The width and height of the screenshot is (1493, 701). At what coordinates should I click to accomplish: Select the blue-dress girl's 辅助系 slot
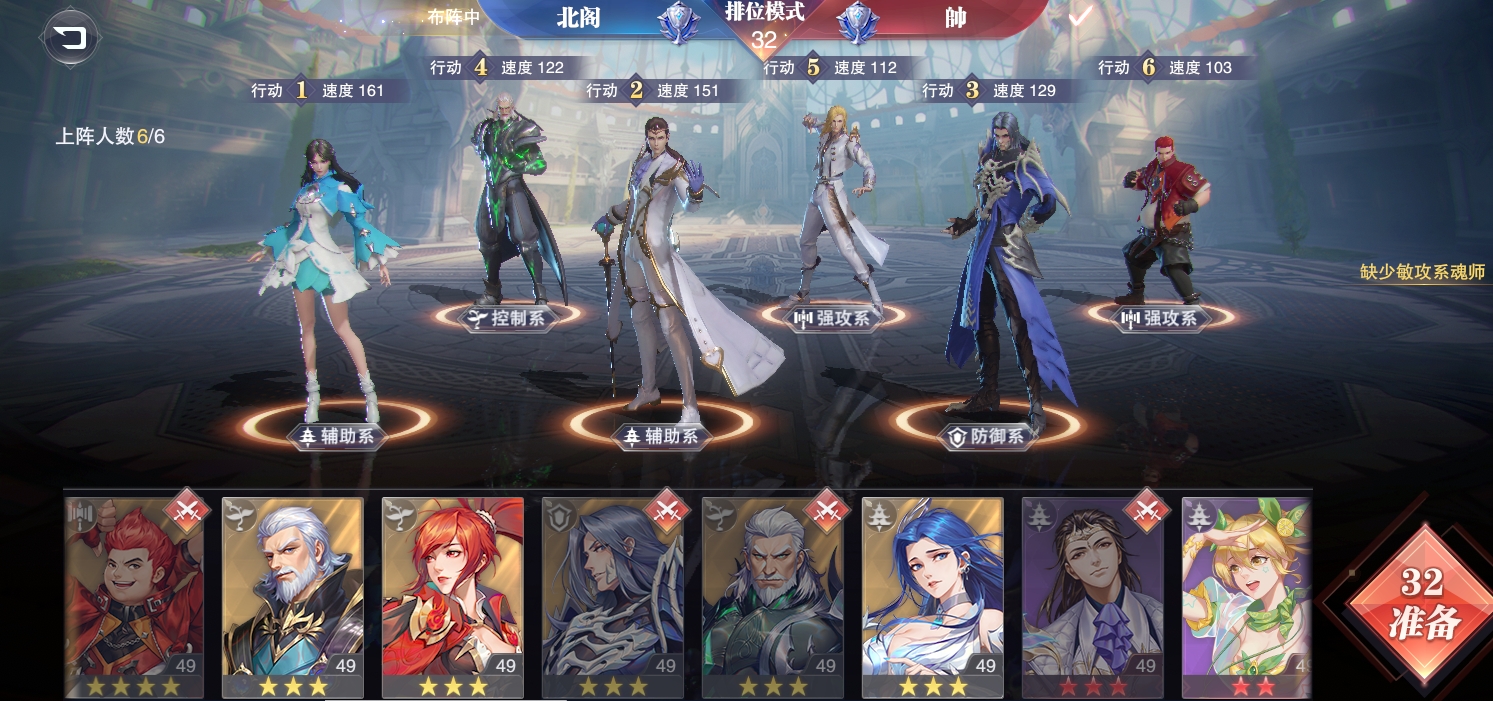click(338, 435)
